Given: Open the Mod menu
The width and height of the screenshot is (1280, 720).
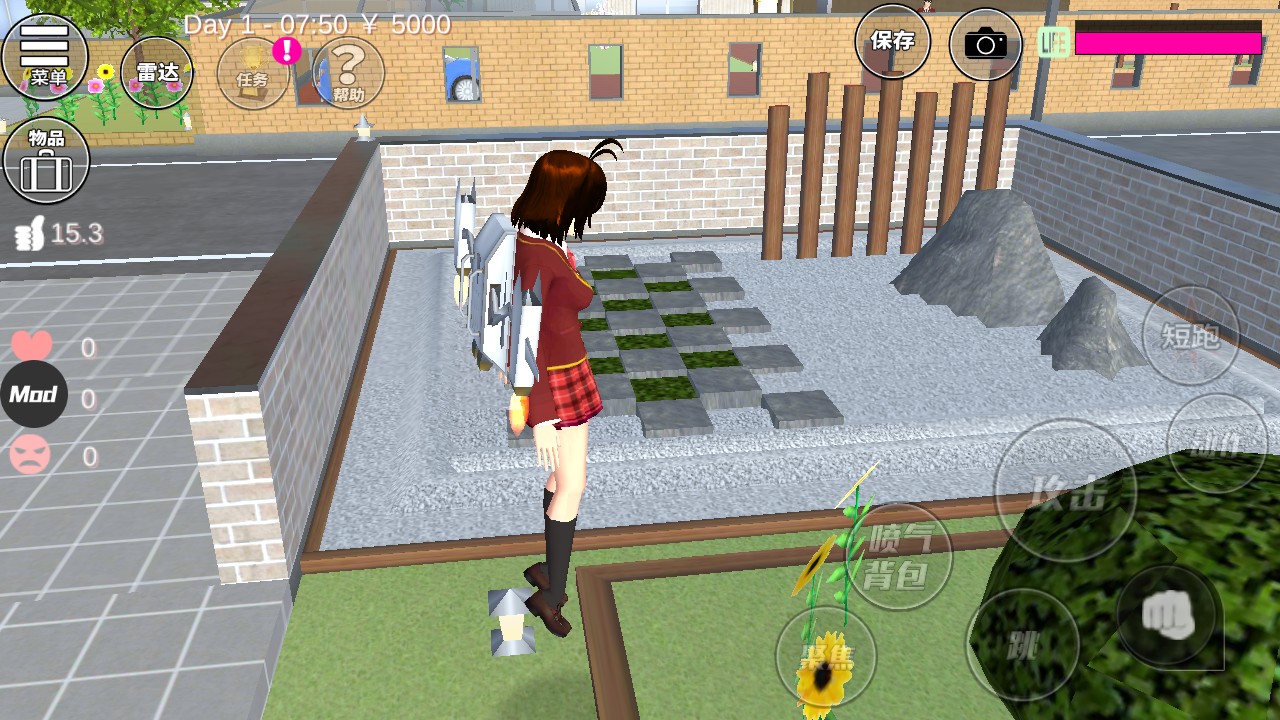Looking at the screenshot, I should point(33,395).
